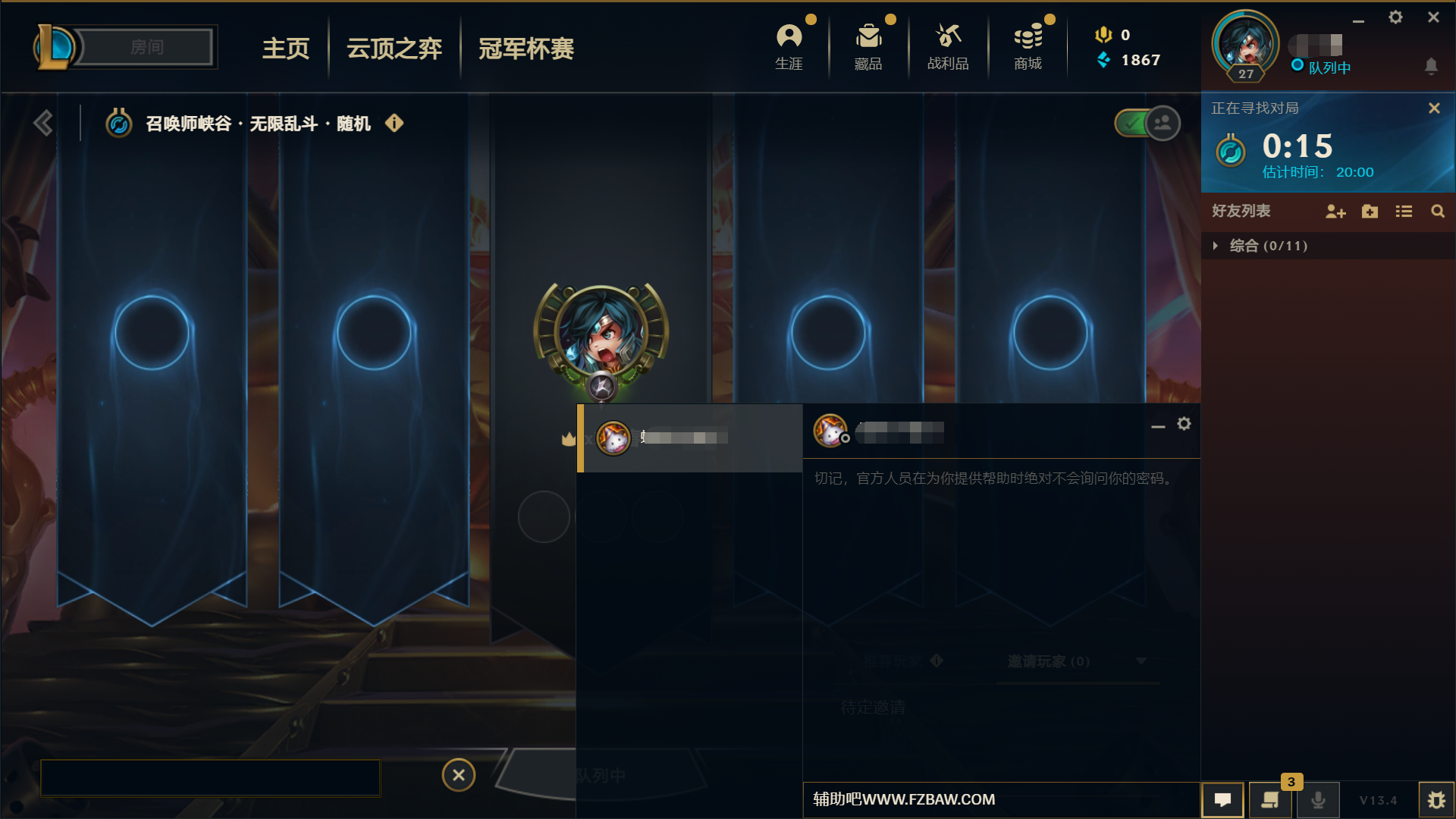Switch to the 云顶之弈 tab

point(394,48)
